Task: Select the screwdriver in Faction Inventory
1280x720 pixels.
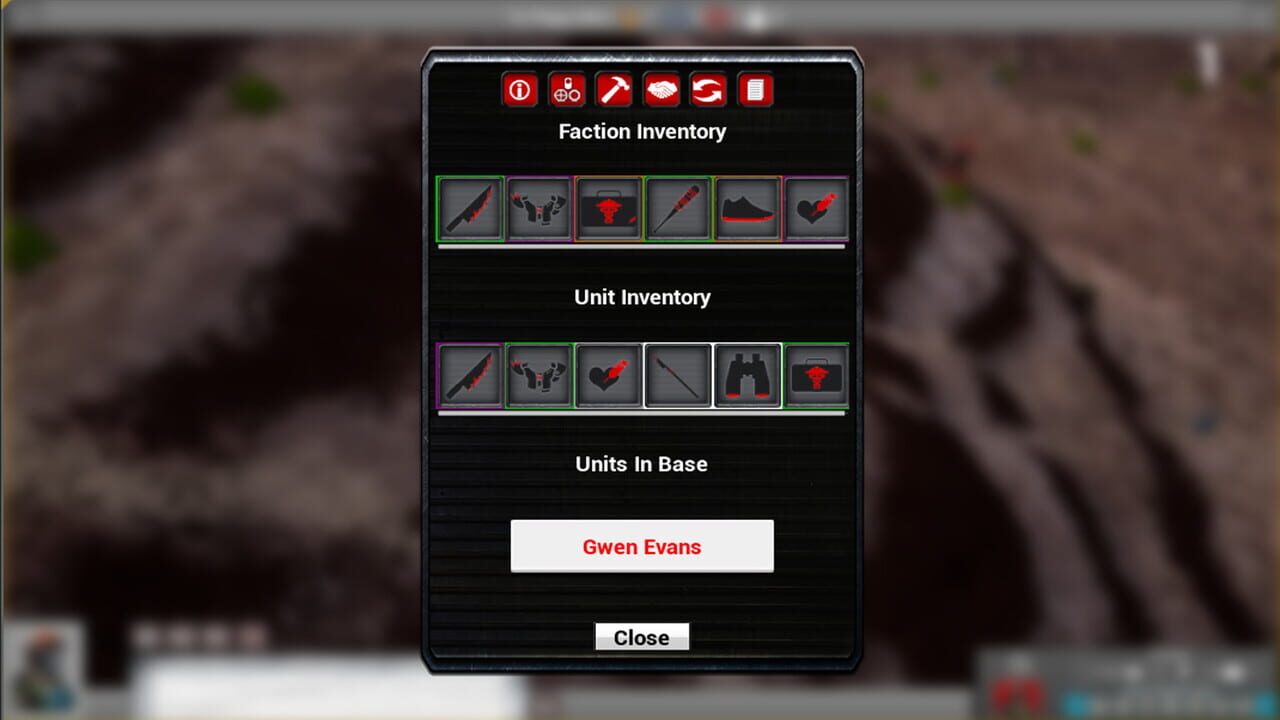Action: [x=677, y=208]
